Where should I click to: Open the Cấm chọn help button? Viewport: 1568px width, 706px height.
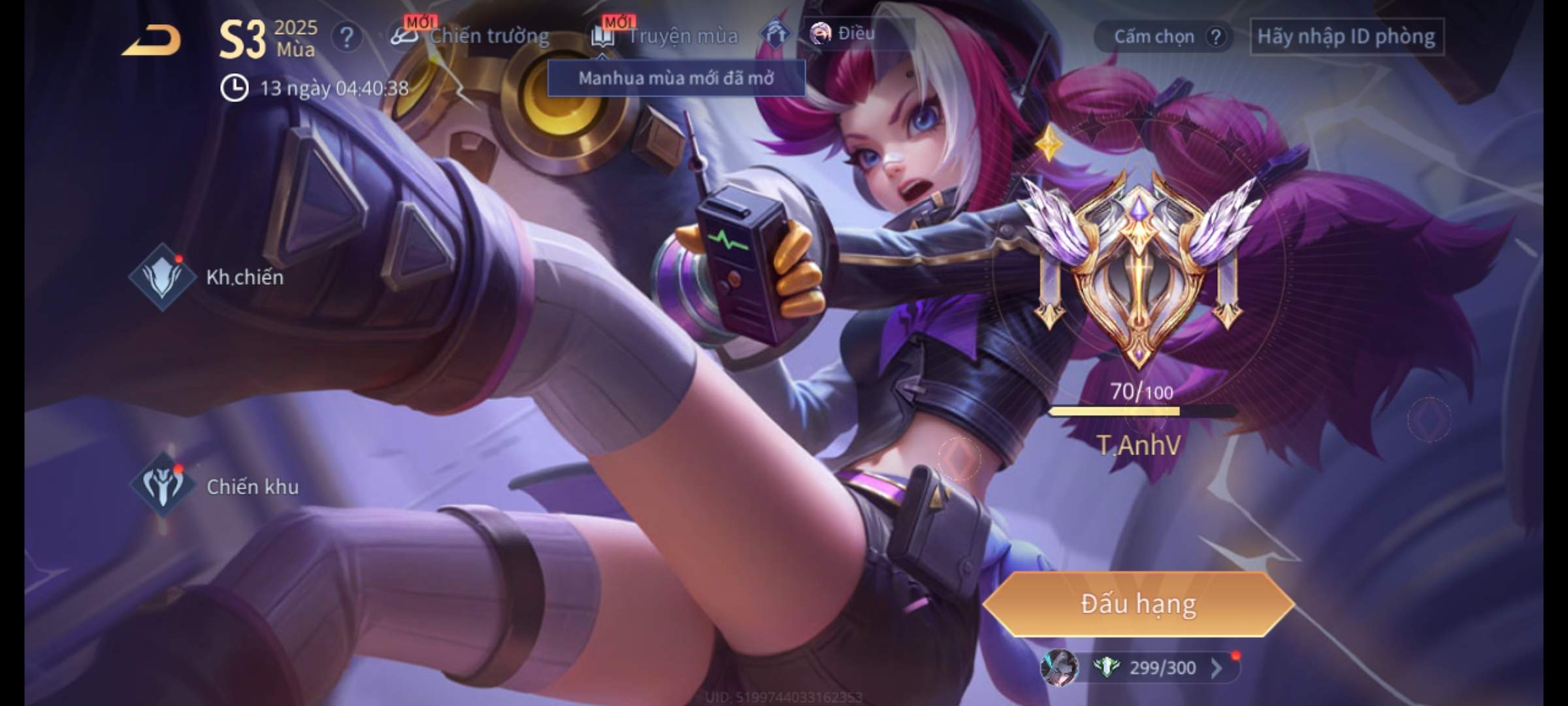tap(1215, 37)
